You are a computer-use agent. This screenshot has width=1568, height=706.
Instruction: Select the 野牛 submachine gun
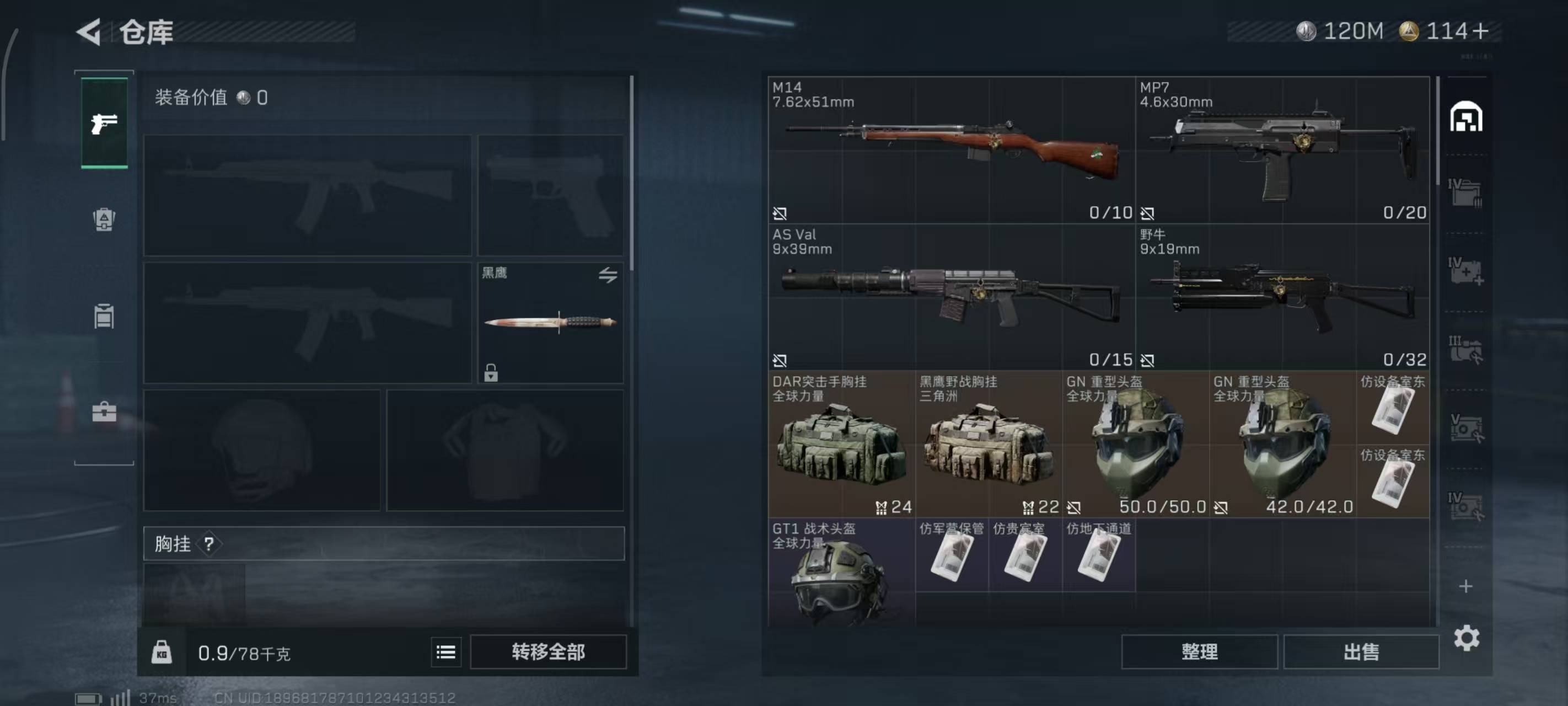tap(1282, 297)
